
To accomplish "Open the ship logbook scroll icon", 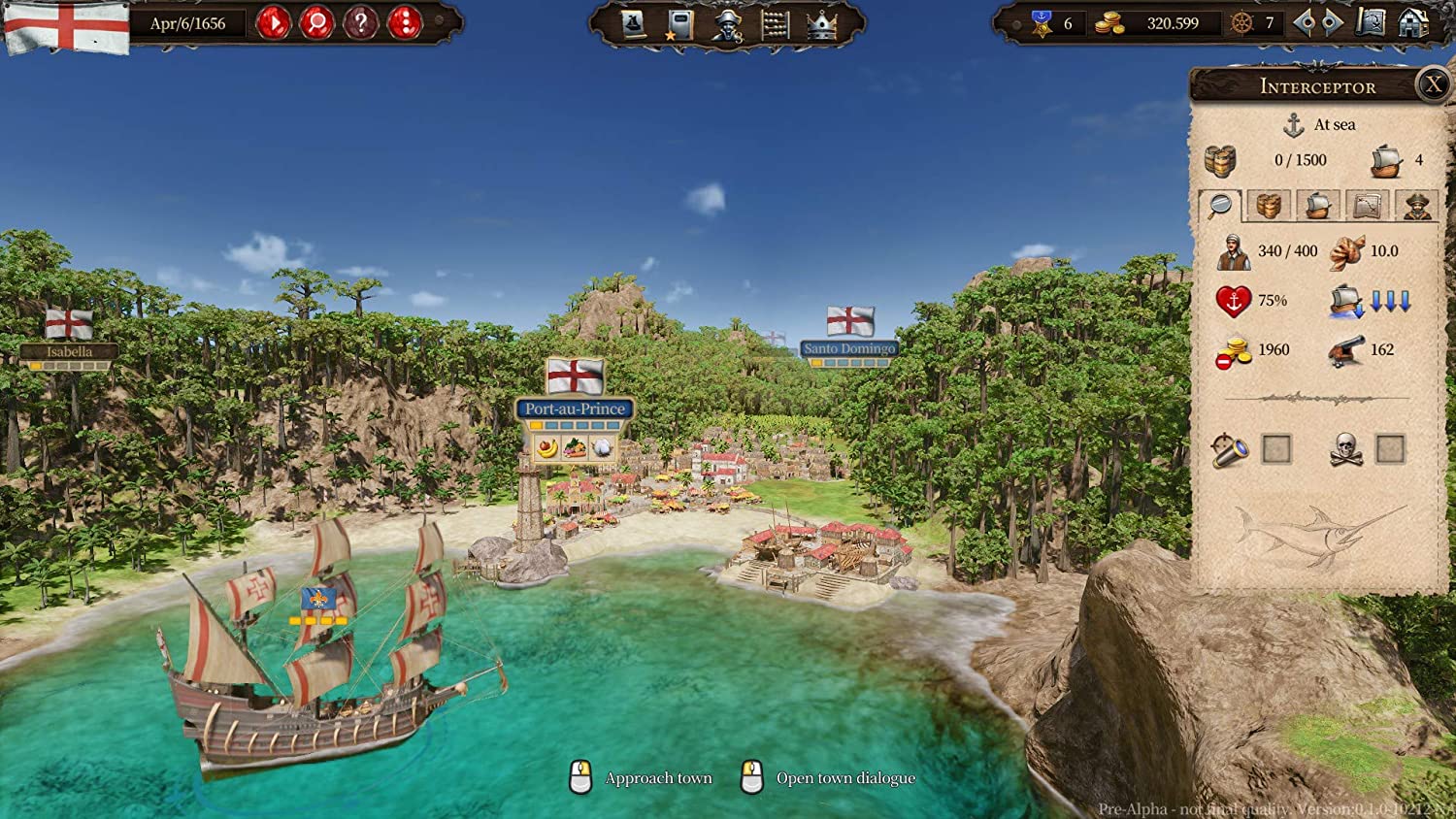I will coord(631,24).
